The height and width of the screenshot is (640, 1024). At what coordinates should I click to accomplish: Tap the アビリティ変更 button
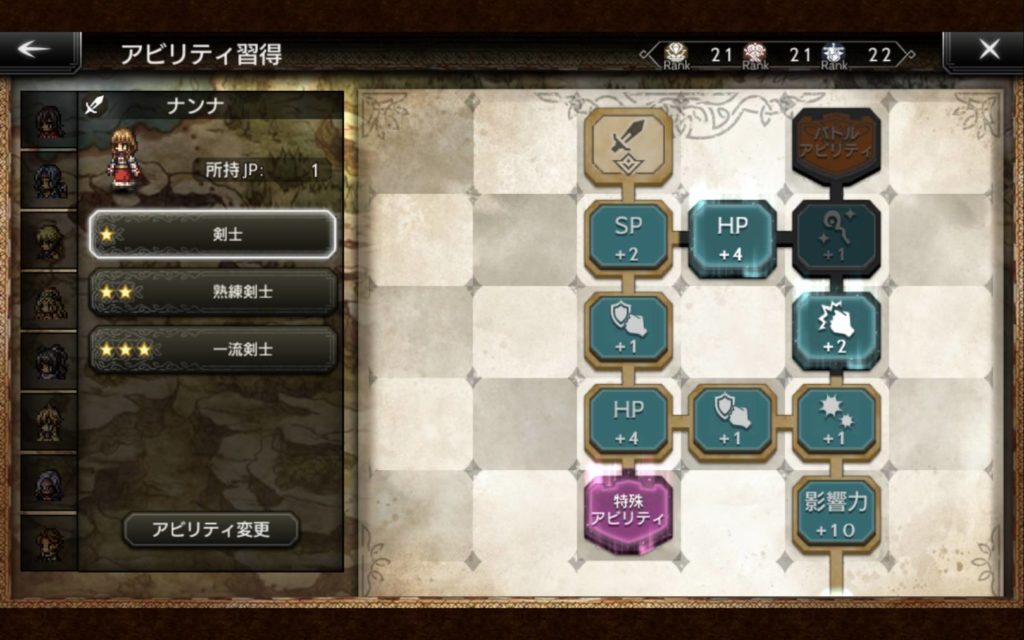point(211,529)
